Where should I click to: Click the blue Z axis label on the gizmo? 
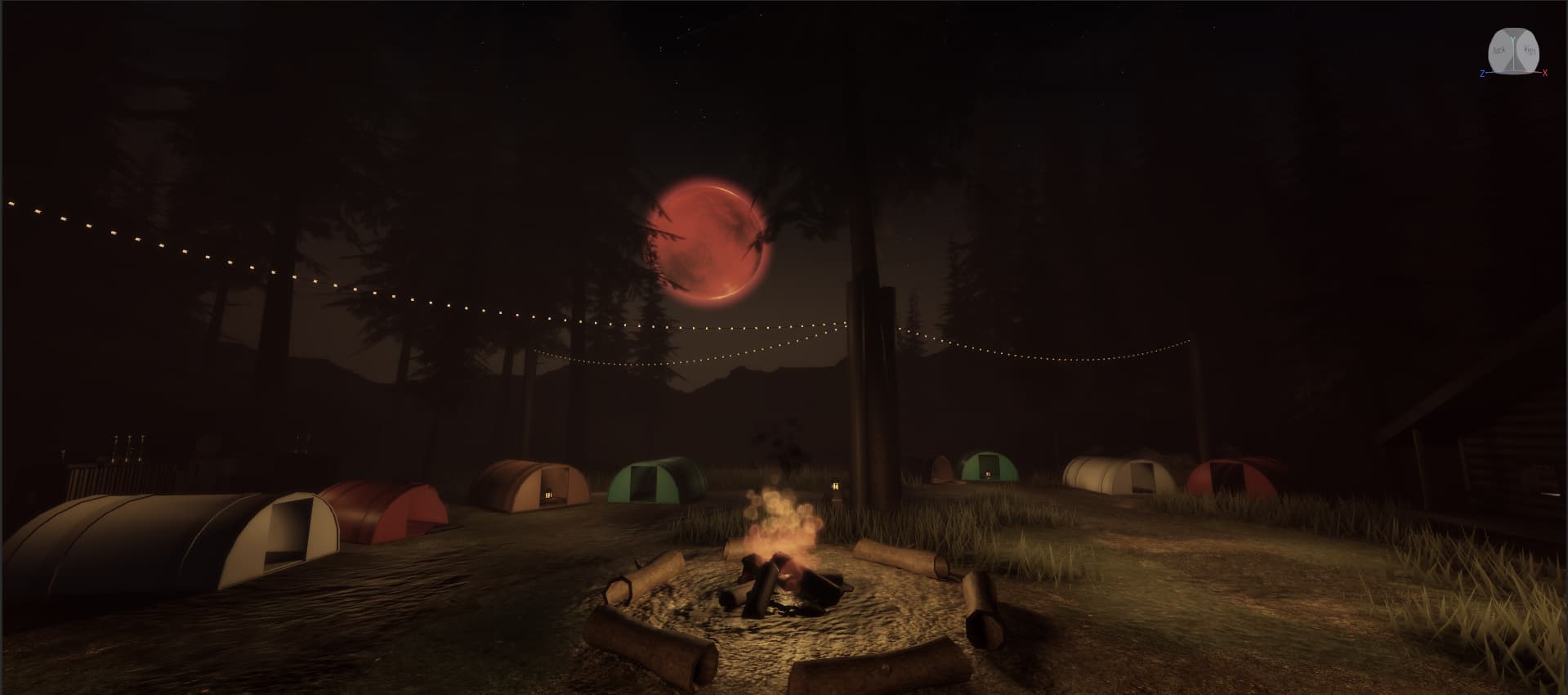click(x=1482, y=74)
